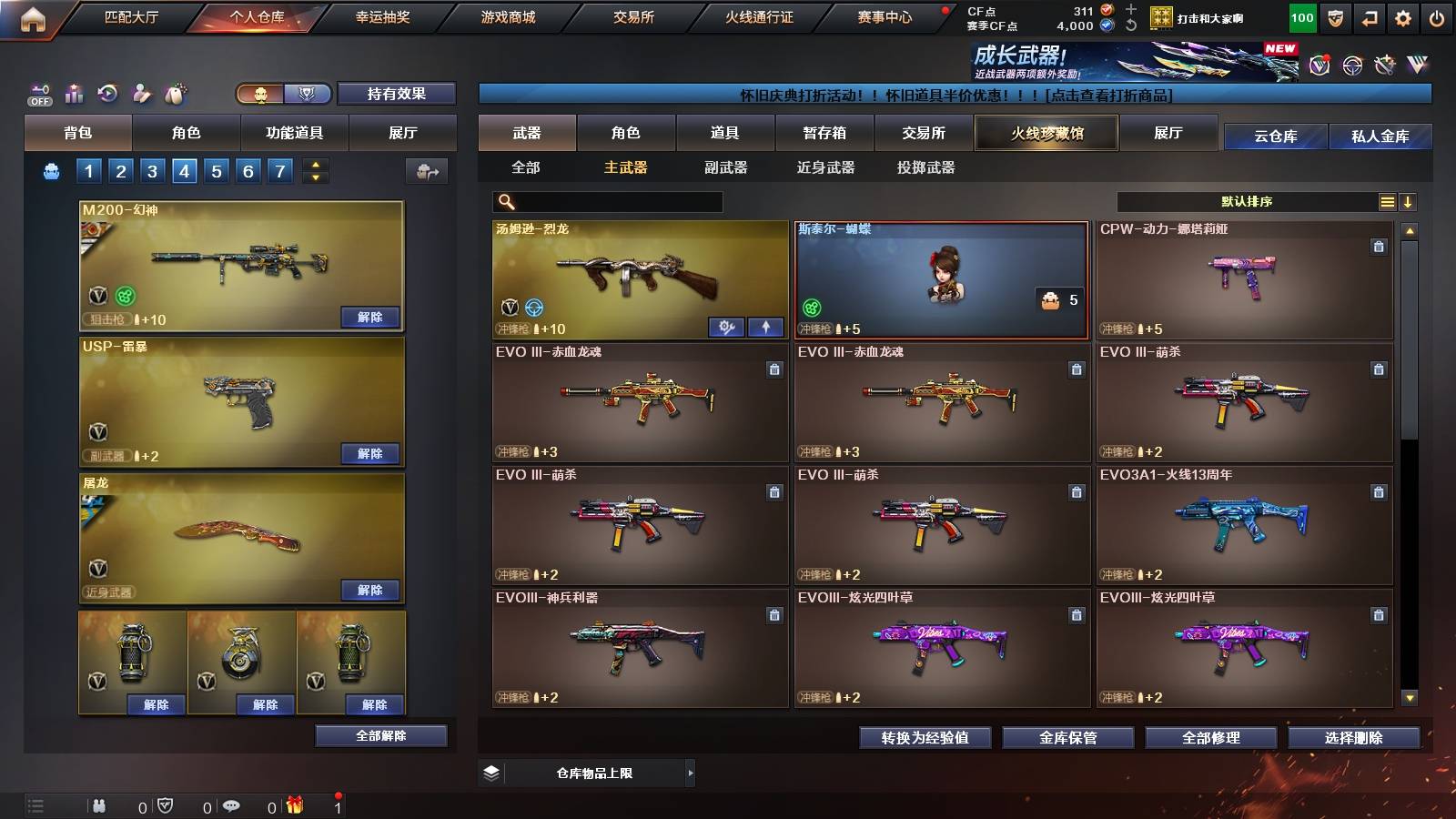Click the power/exit icon at top right

coord(1436,16)
